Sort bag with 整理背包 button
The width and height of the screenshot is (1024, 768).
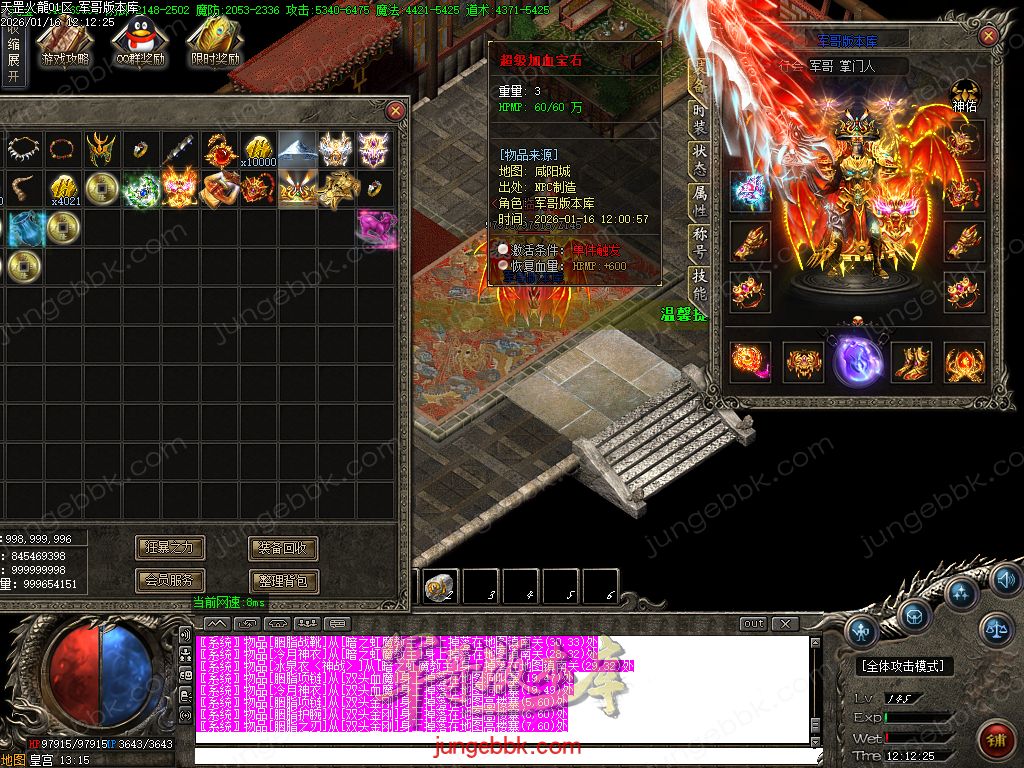(x=283, y=580)
